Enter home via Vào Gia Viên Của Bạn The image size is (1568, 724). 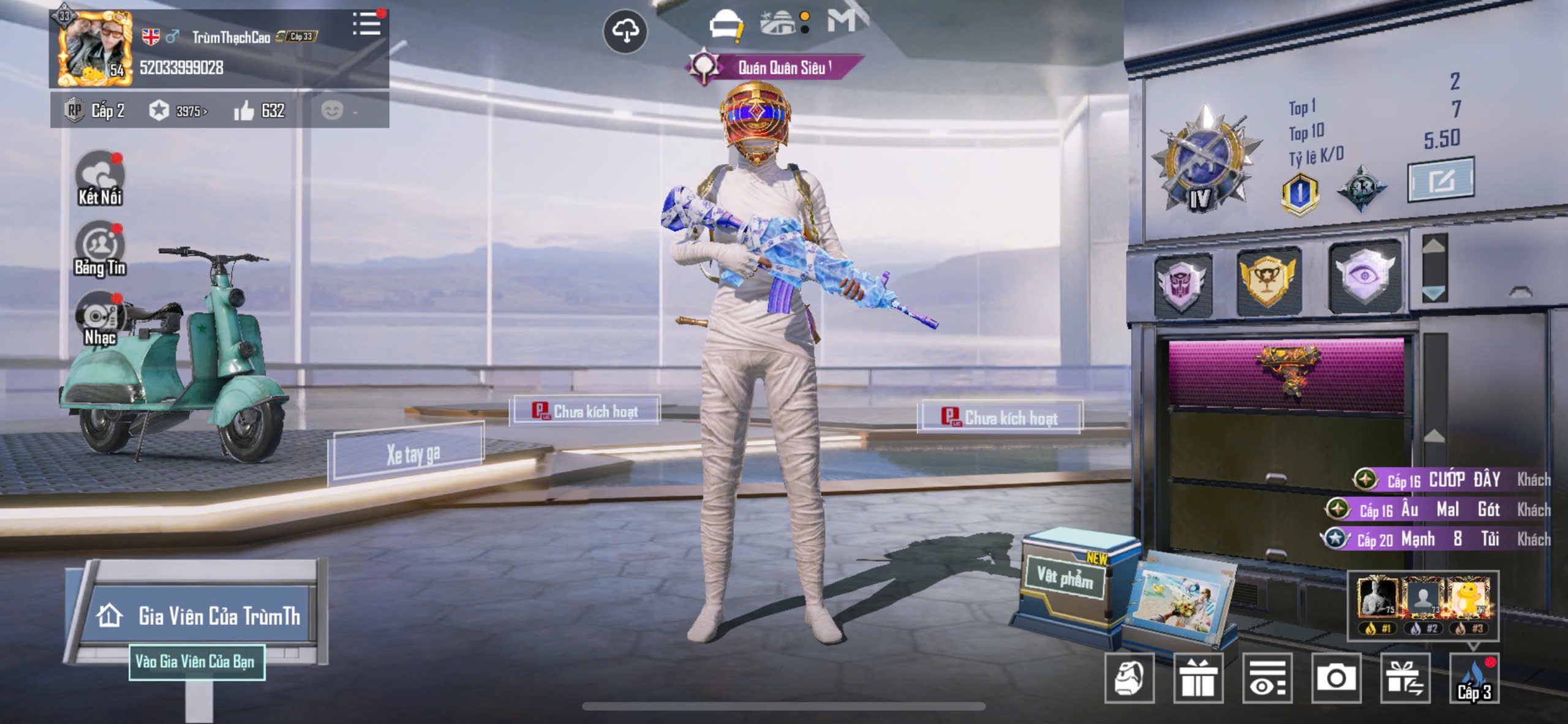click(196, 662)
